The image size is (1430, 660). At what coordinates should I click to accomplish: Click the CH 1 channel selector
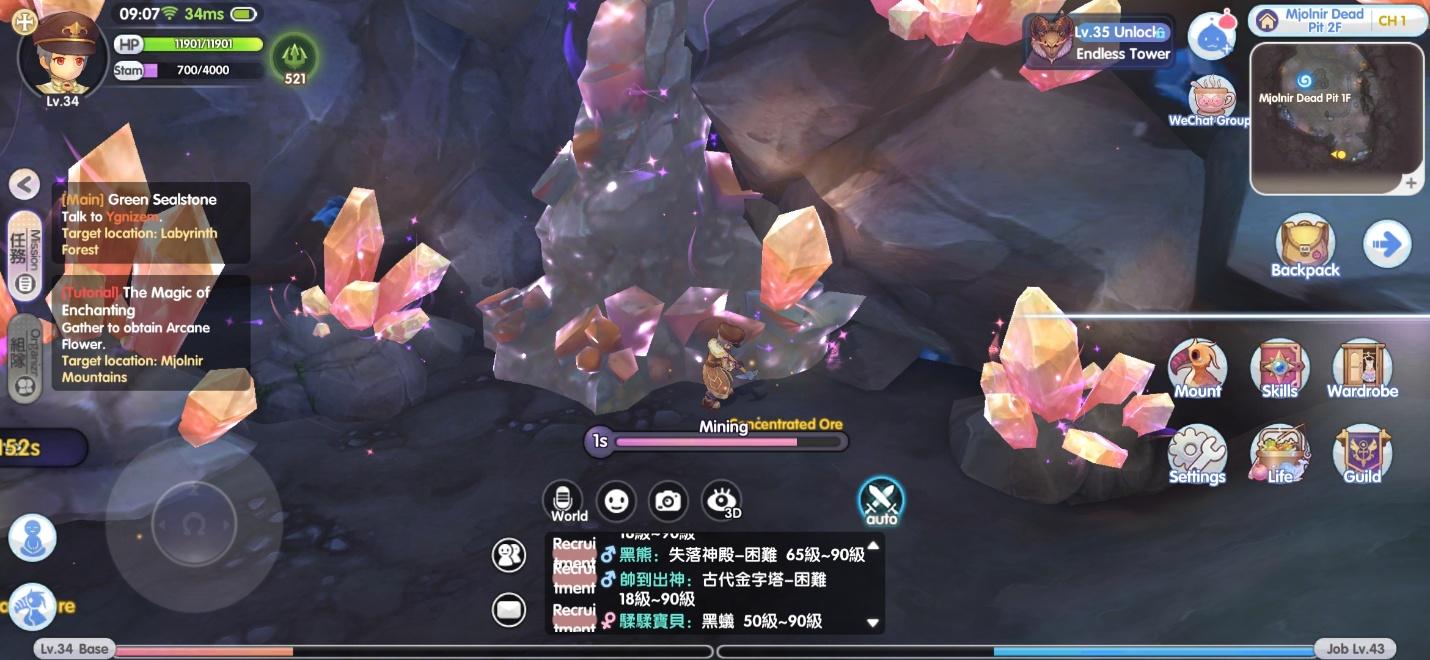1392,20
